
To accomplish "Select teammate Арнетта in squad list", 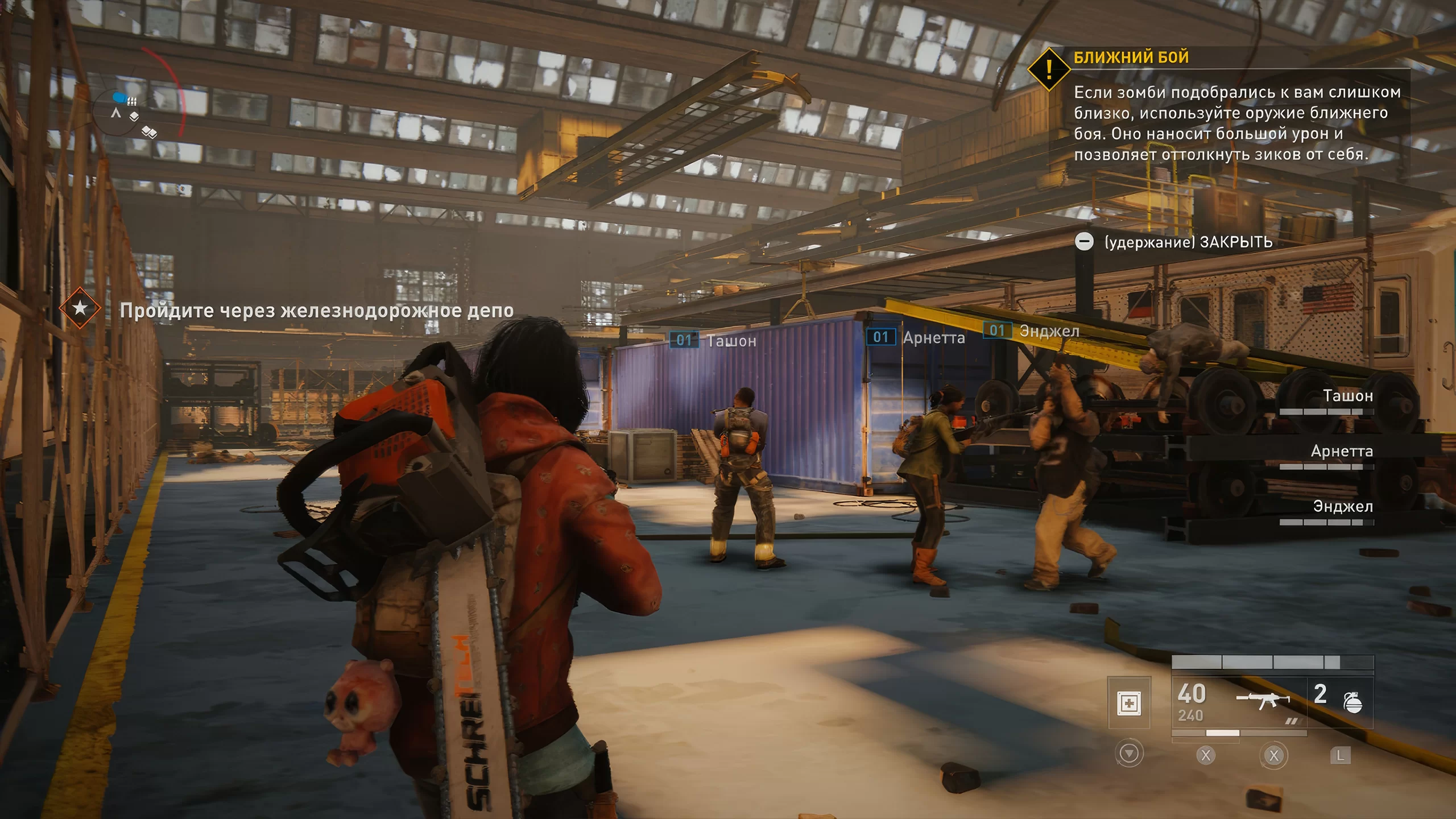I will 1341,451.
